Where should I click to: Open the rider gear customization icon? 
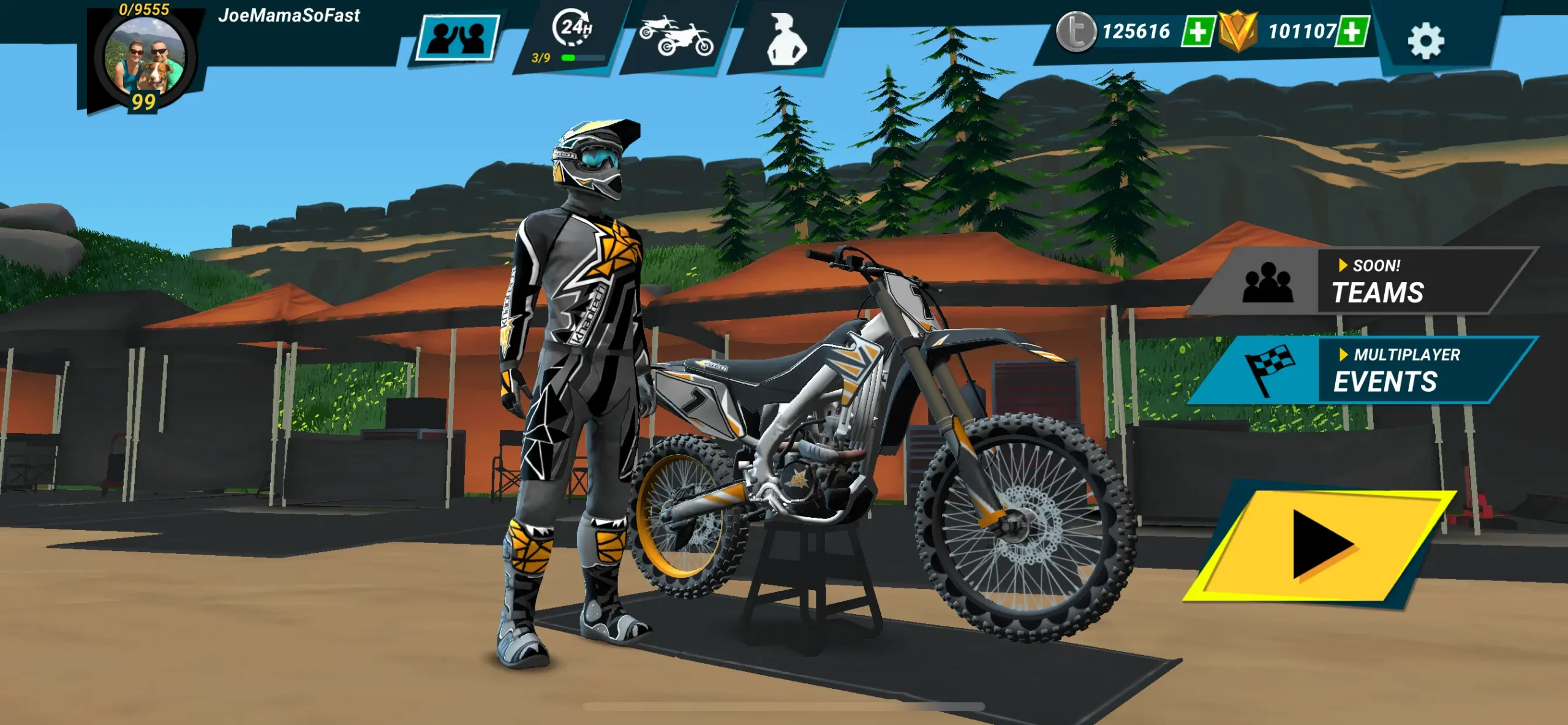(786, 38)
